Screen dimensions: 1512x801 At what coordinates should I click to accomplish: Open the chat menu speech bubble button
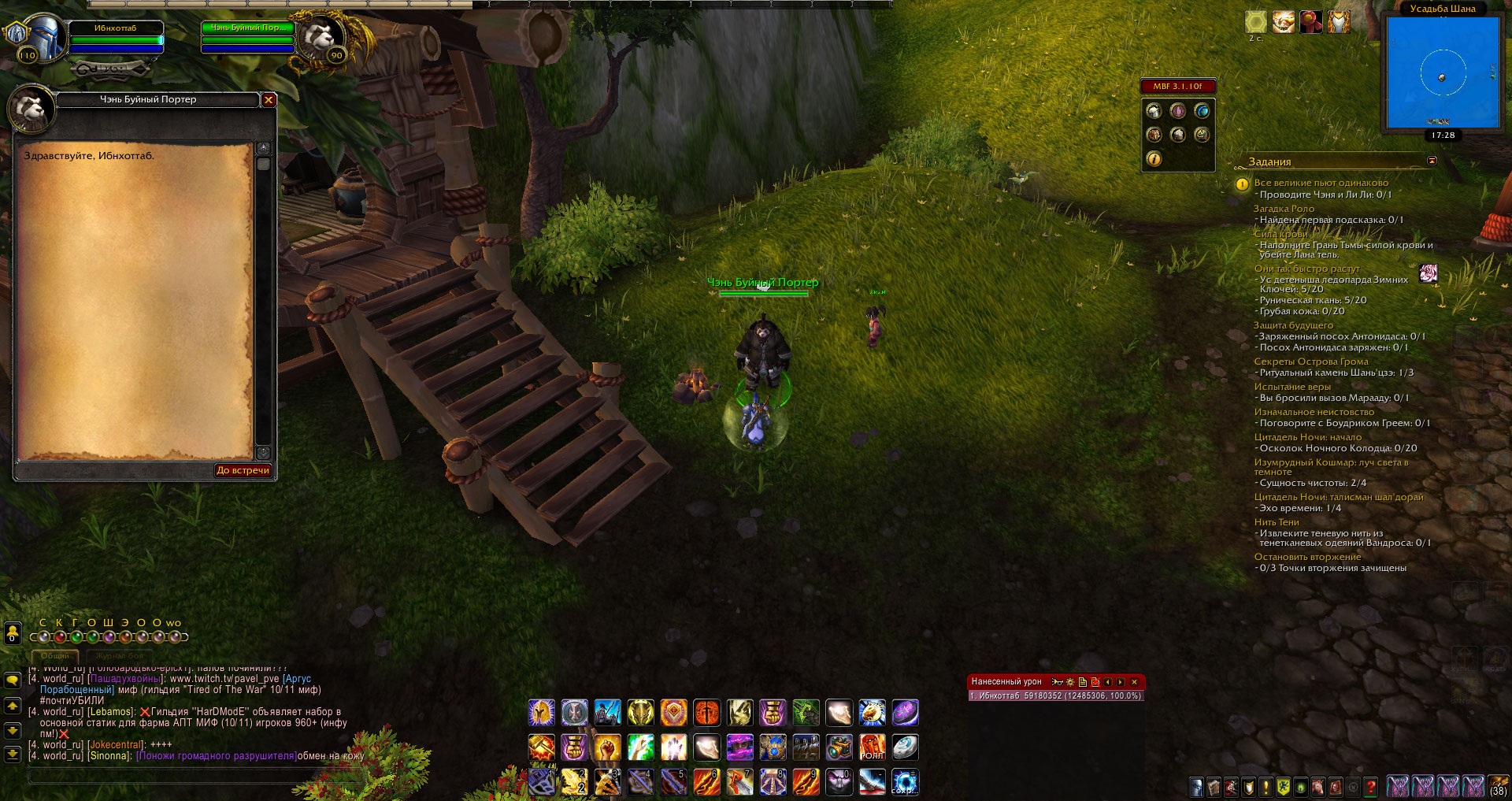tap(13, 680)
